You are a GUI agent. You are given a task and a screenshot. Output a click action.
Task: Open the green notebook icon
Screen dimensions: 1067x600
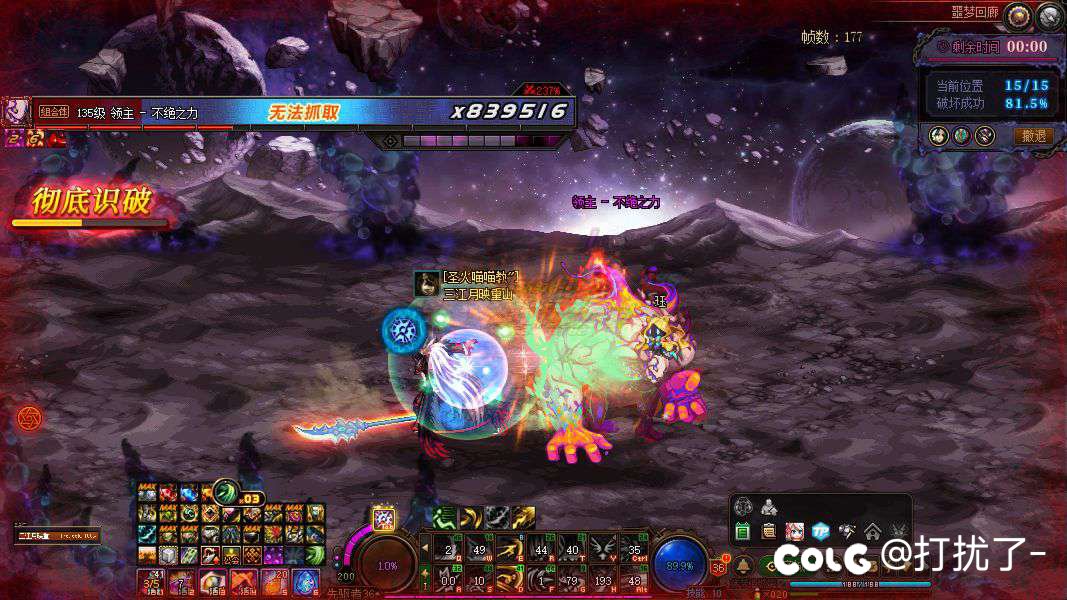[743, 531]
